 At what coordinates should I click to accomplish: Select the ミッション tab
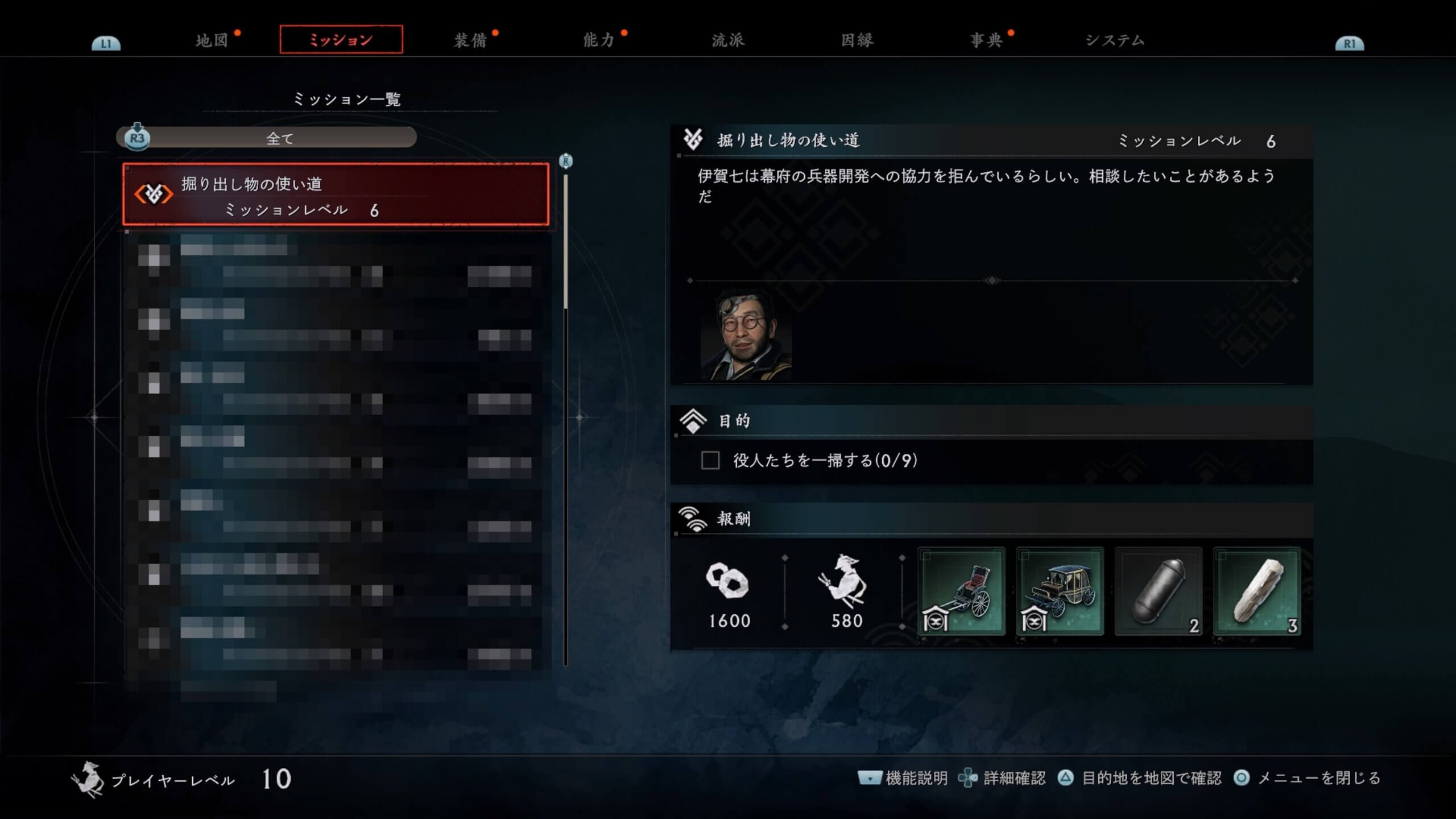[341, 40]
